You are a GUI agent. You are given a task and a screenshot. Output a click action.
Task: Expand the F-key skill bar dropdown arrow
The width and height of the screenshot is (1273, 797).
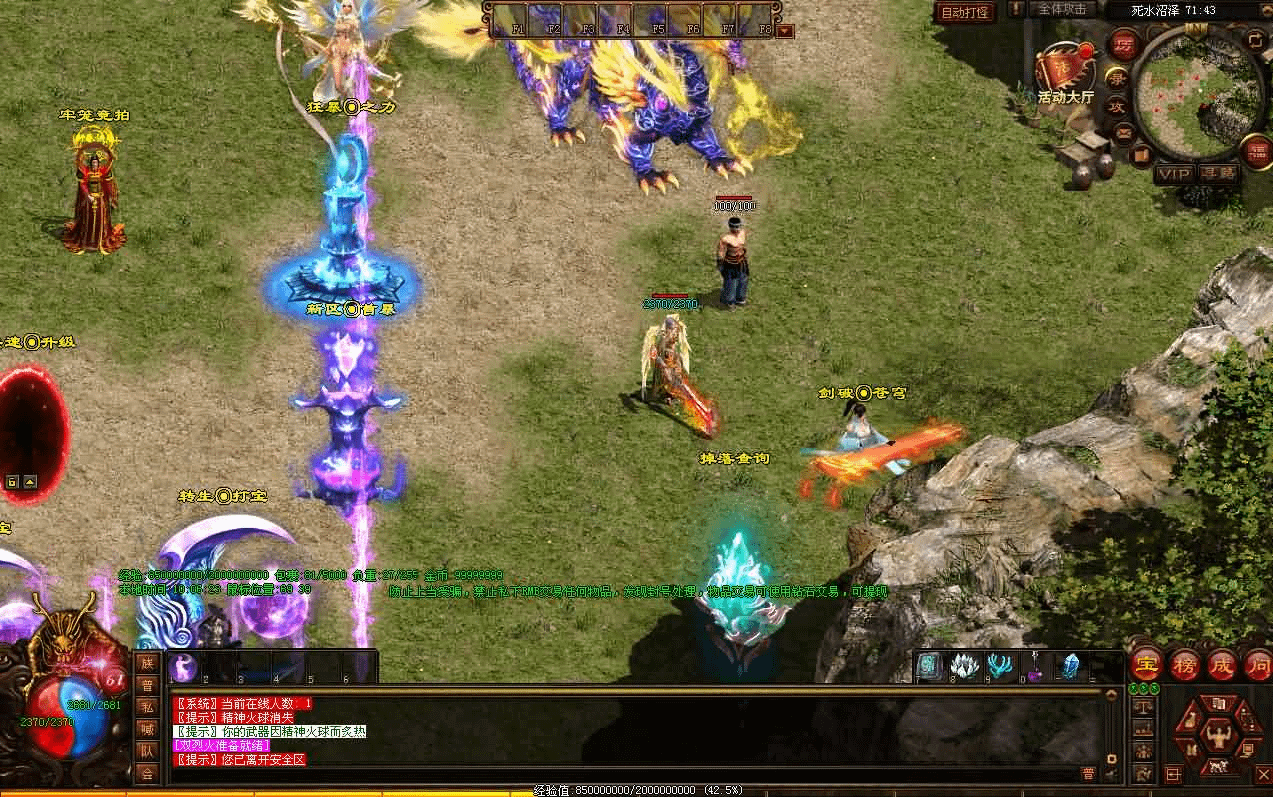click(x=785, y=30)
